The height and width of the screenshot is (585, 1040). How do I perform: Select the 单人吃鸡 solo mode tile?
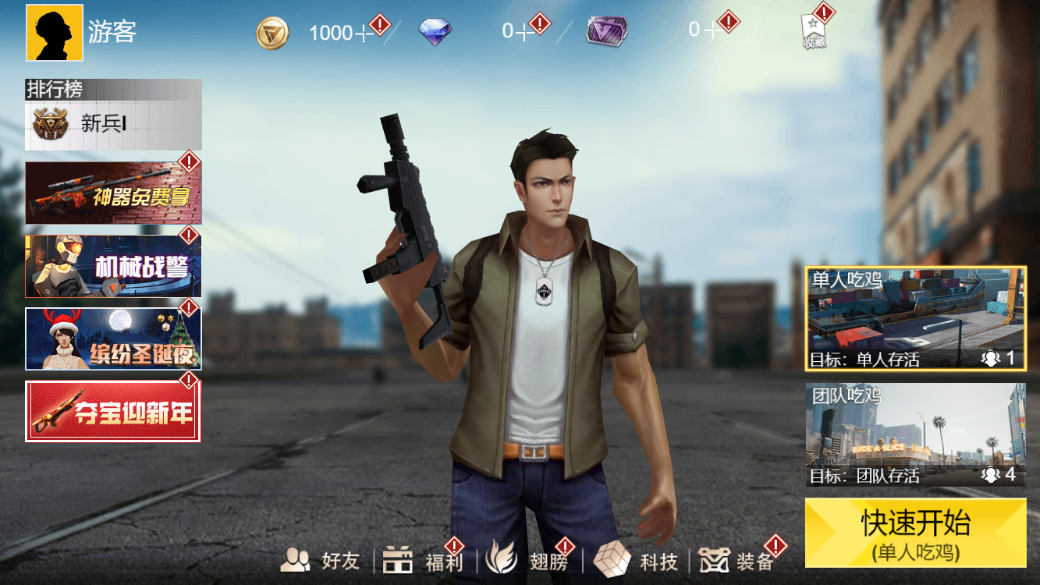[x=915, y=319]
